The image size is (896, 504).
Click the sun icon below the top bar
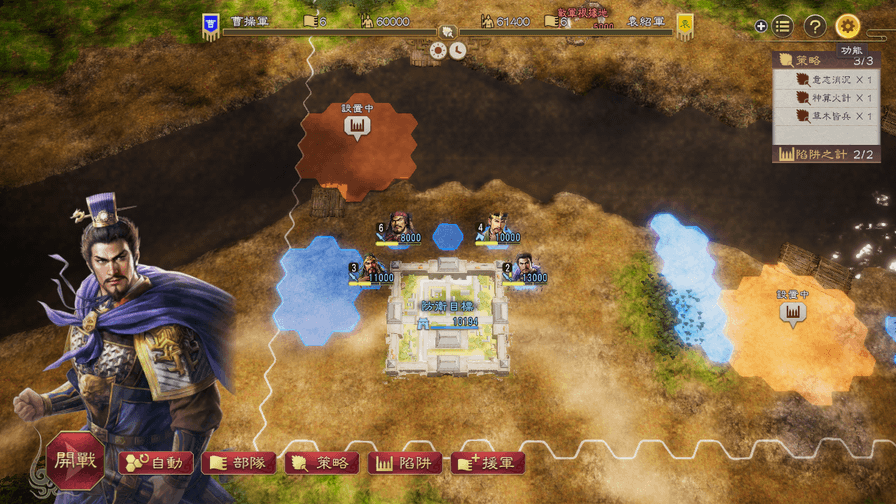coord(438,50)
